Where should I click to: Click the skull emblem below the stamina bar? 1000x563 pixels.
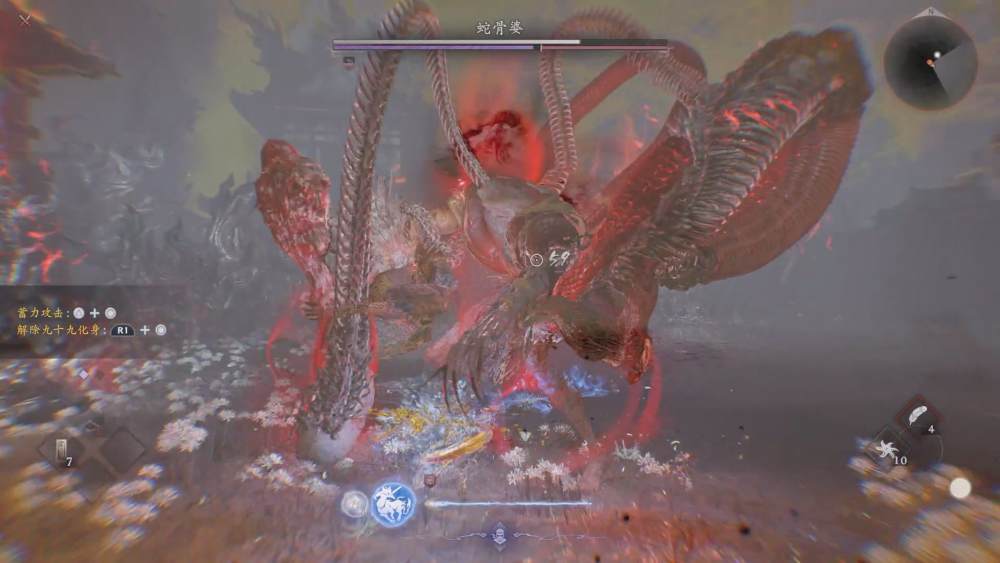coord(501,533)
